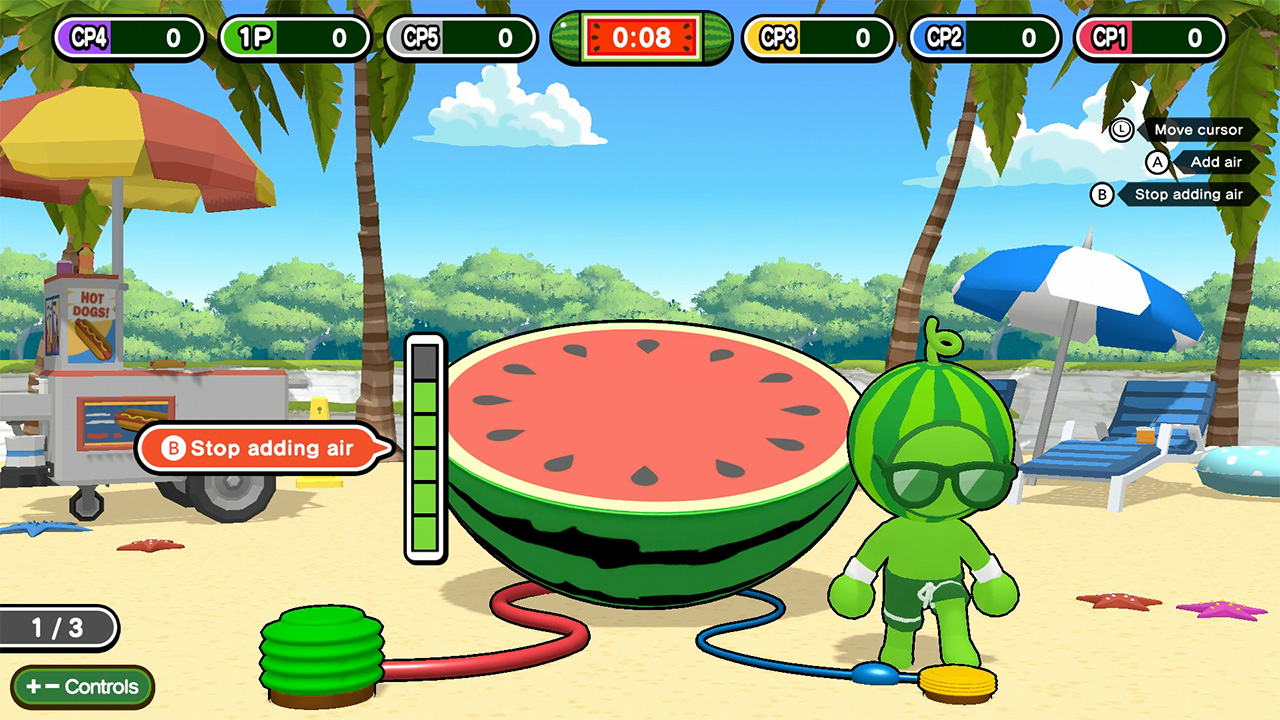Toggle the Stop adding air speech bubble
Screen dimensions: 1280x720
[260, 448]
